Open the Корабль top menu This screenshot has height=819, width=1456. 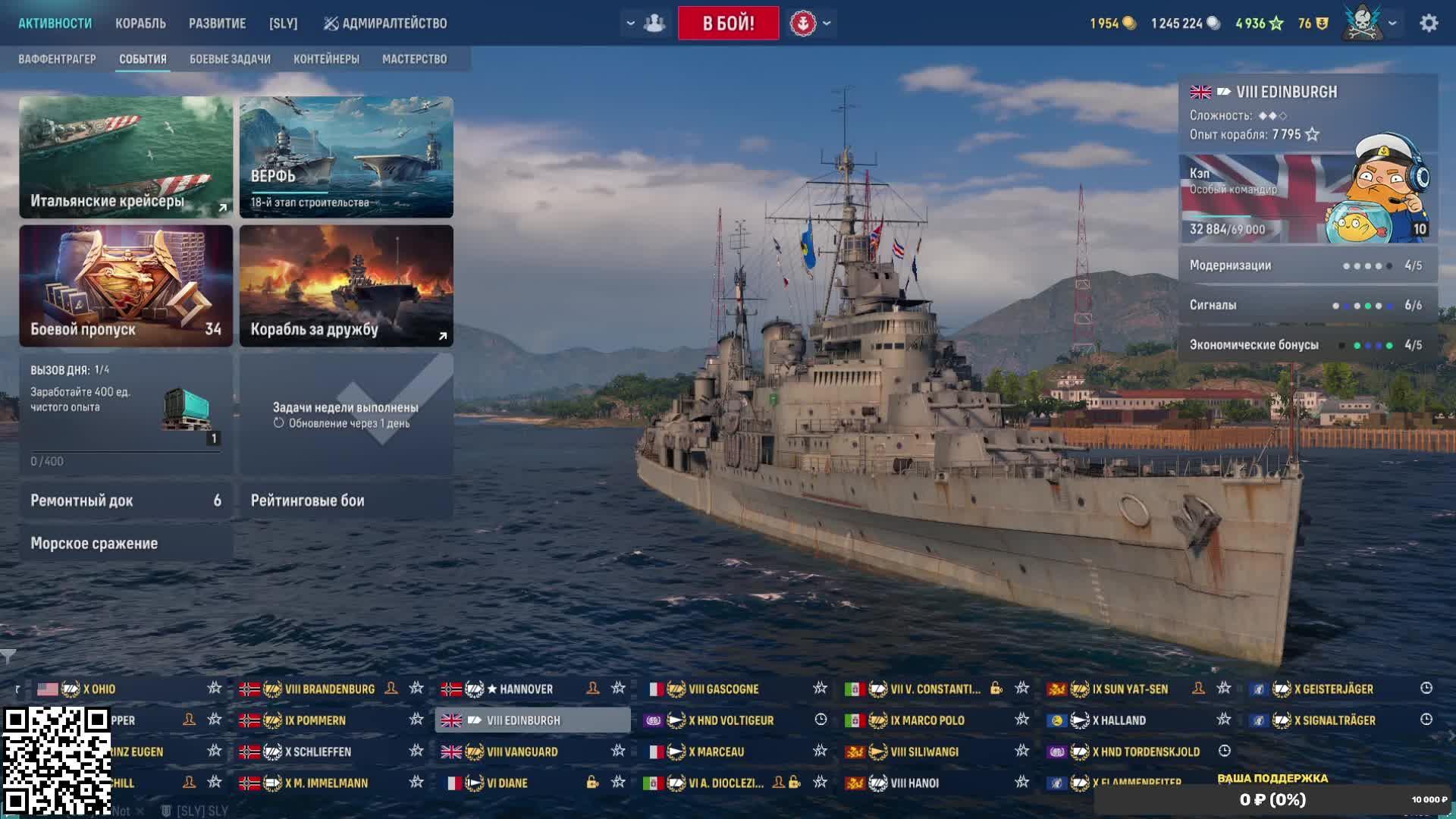coord(140,24)
